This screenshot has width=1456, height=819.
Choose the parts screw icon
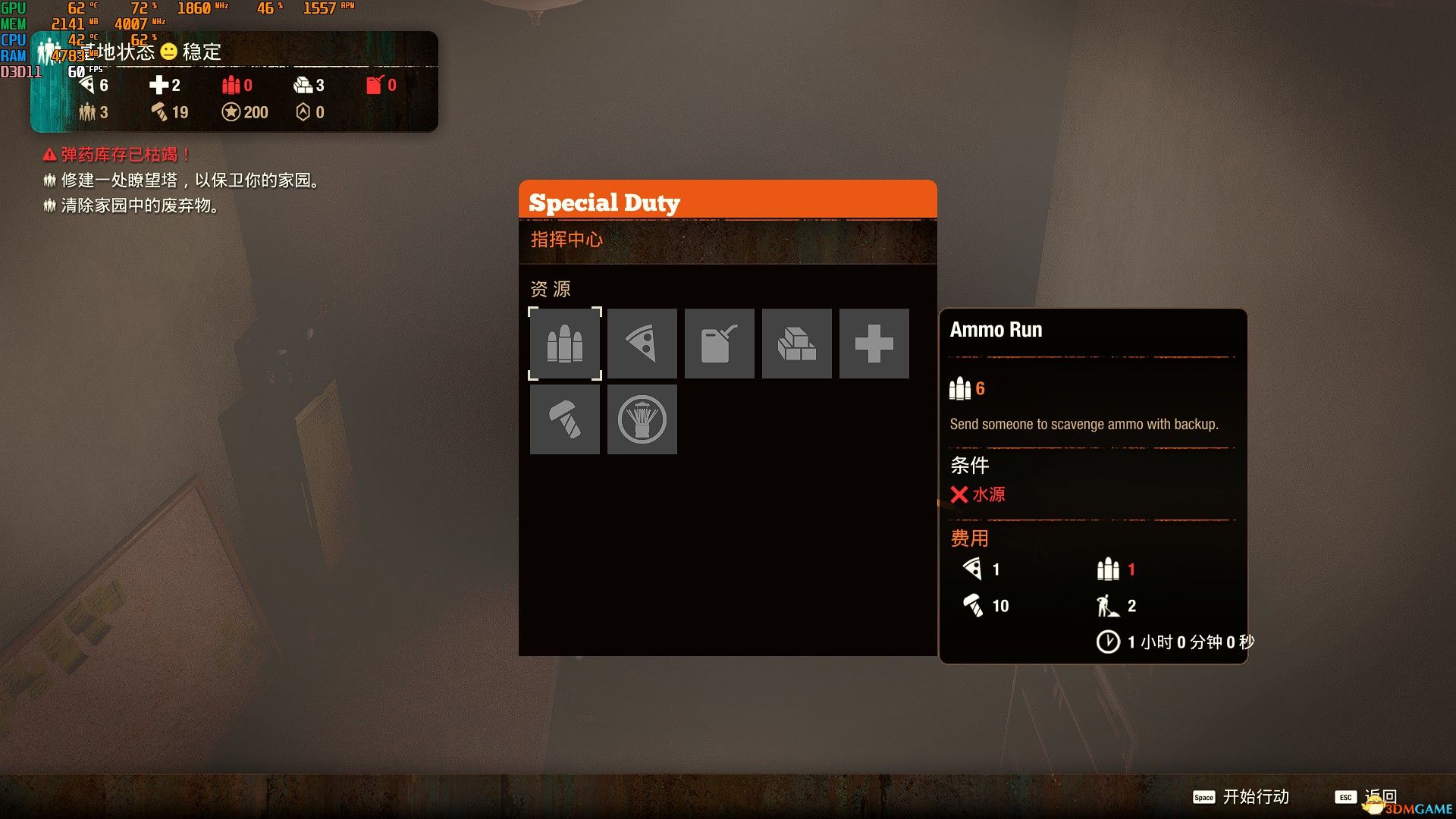pos(565,419)
